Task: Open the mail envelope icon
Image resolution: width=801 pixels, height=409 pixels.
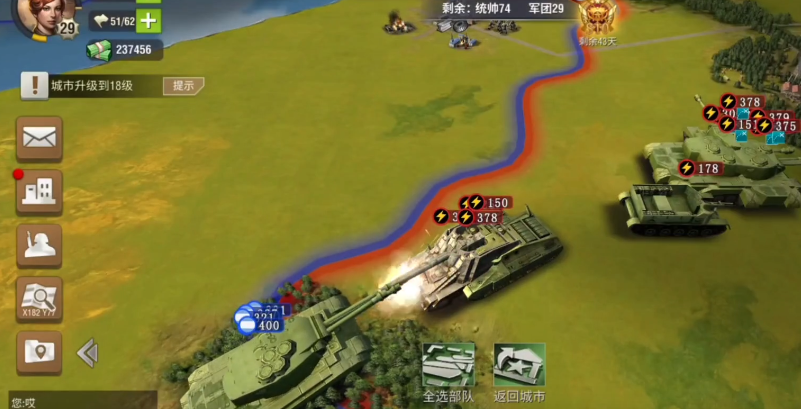Action: (39, 138)
